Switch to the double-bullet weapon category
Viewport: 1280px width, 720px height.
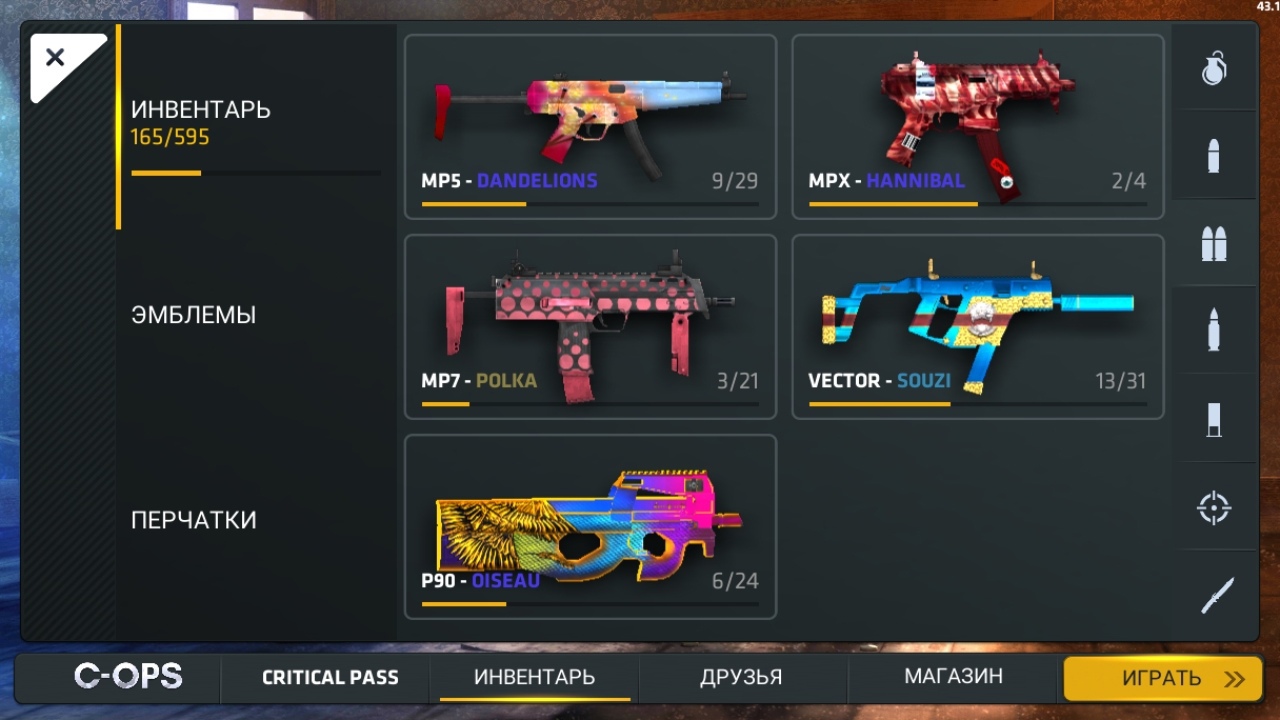click(x=1214, y=244)
